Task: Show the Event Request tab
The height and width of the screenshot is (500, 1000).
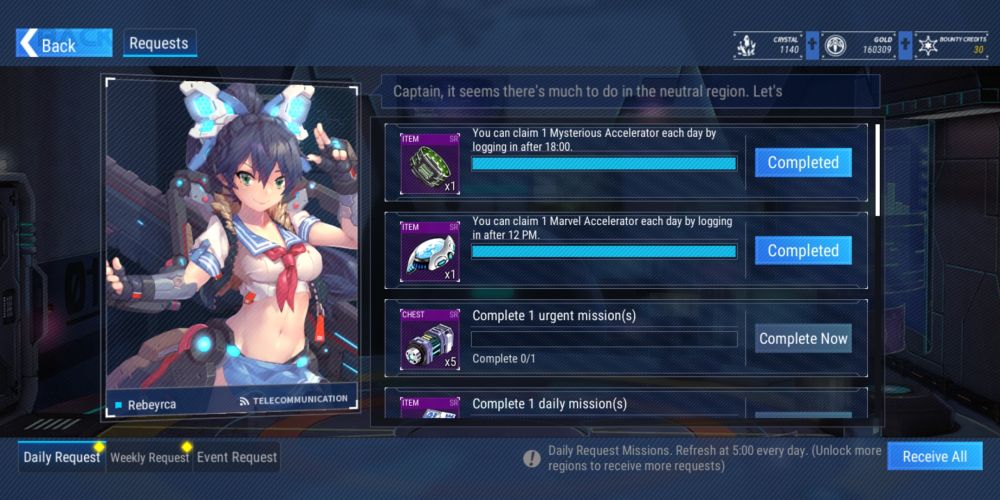Action: tap(236, 457)
